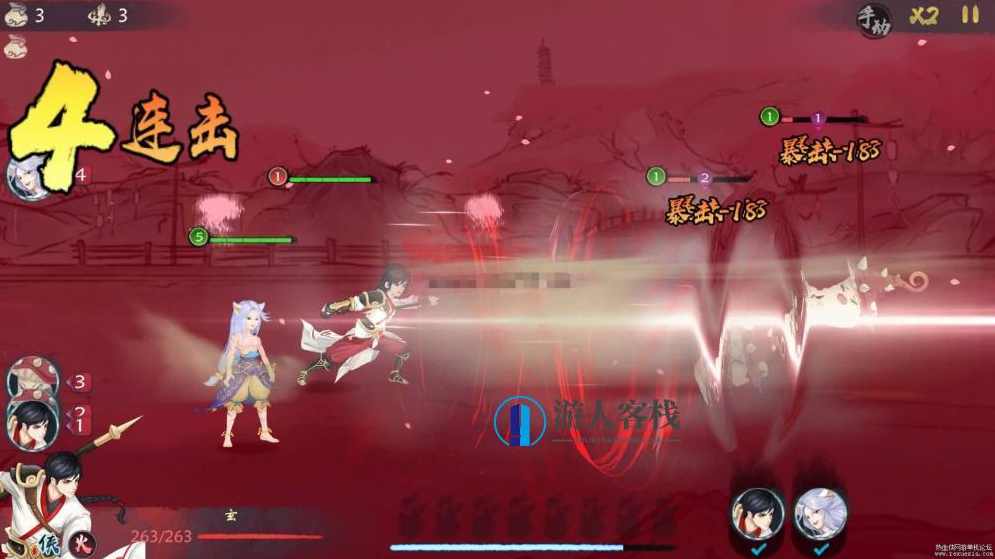This screenshot has width=995, height=559.
Task: Select the black-haired hero skill portrait at bottom right
Action: click(757, 513)
